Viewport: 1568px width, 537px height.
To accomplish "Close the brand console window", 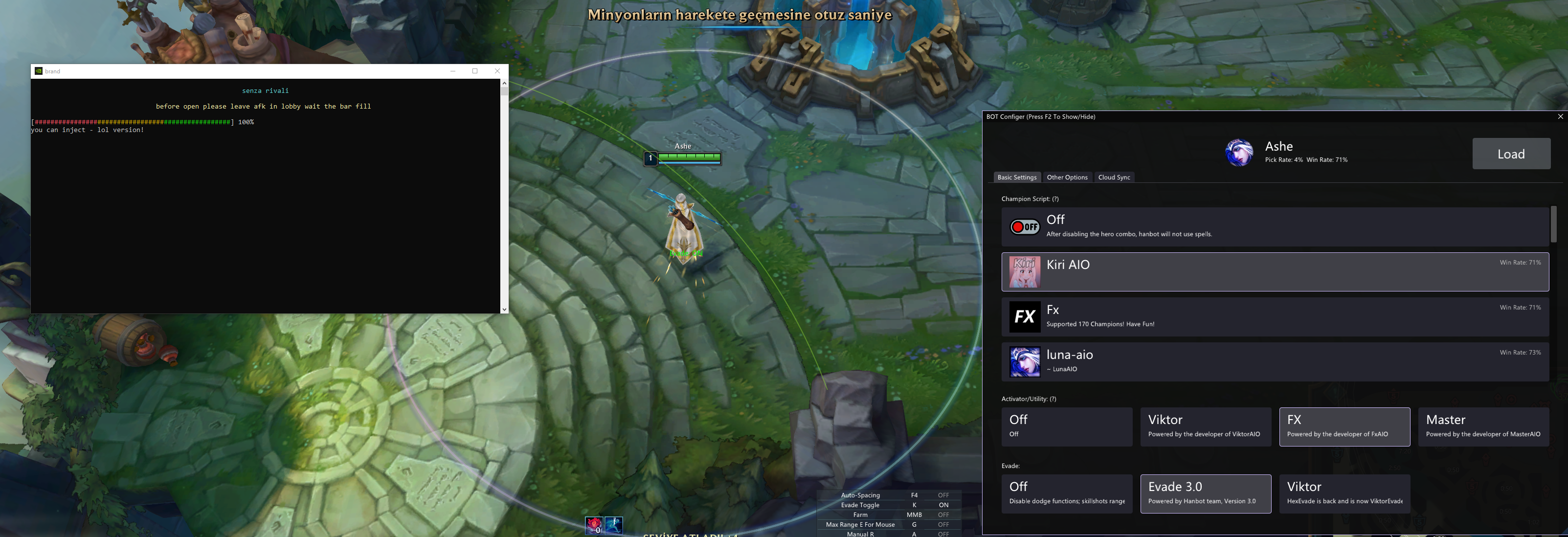I will point(497,71).
